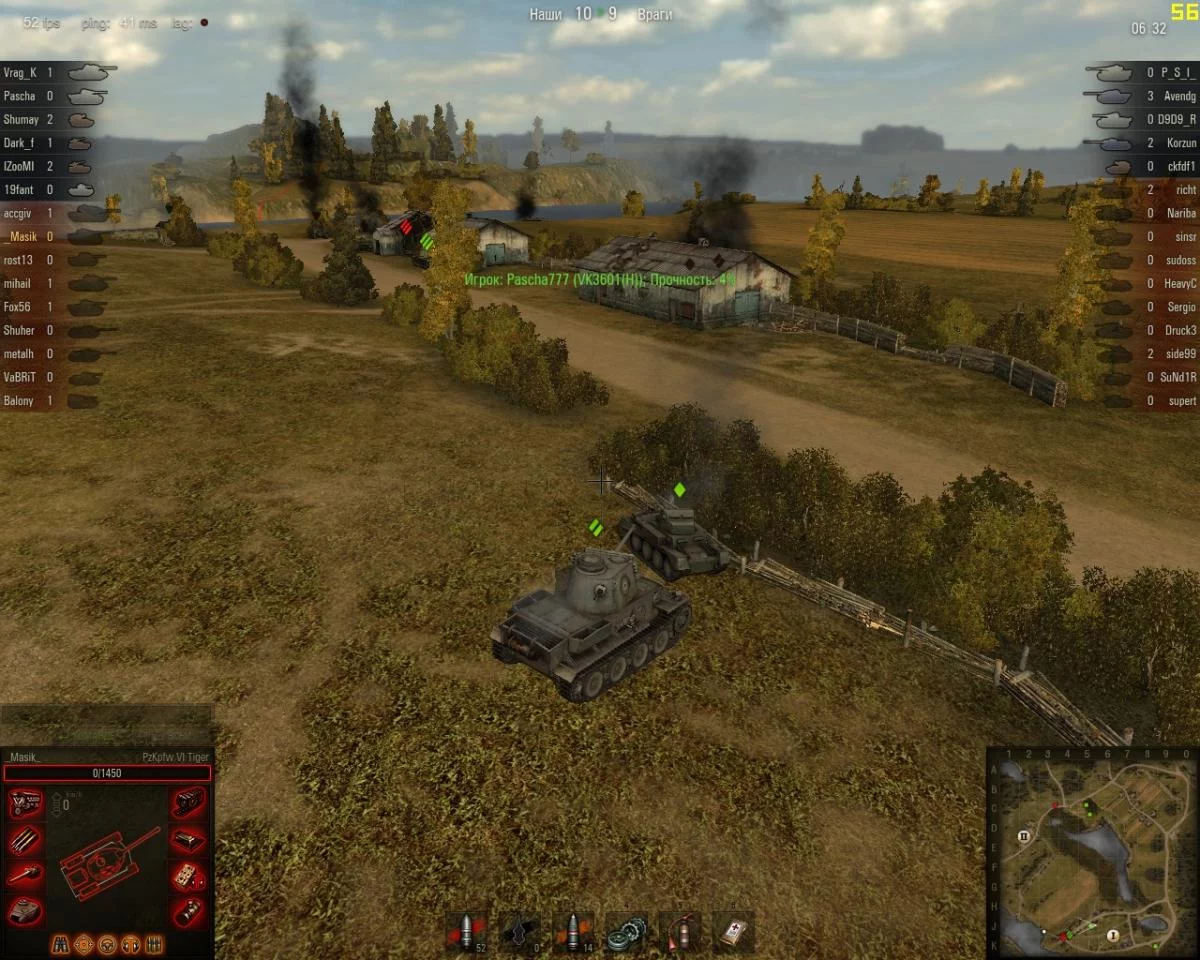Image resolution: width=1200 pixels, height=960 pixels.
Task: Use the repair kit consumable
Action: tap(627, 931)
